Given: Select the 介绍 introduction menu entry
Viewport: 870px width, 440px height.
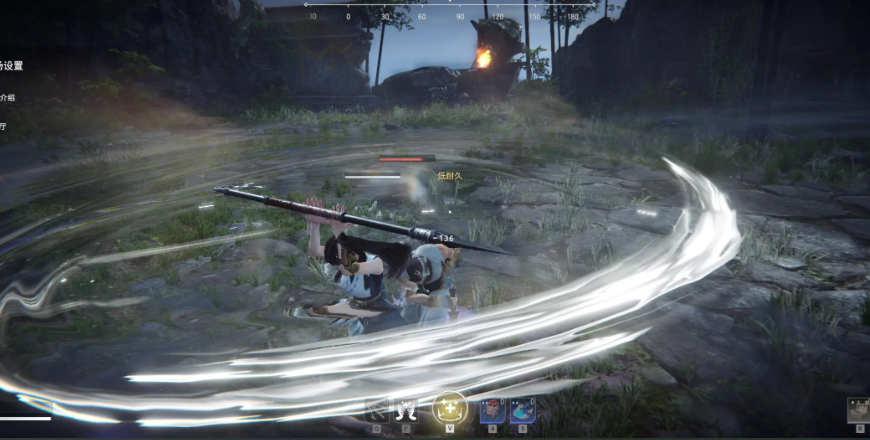Looking at the screenshot, I should click(8, 98).
